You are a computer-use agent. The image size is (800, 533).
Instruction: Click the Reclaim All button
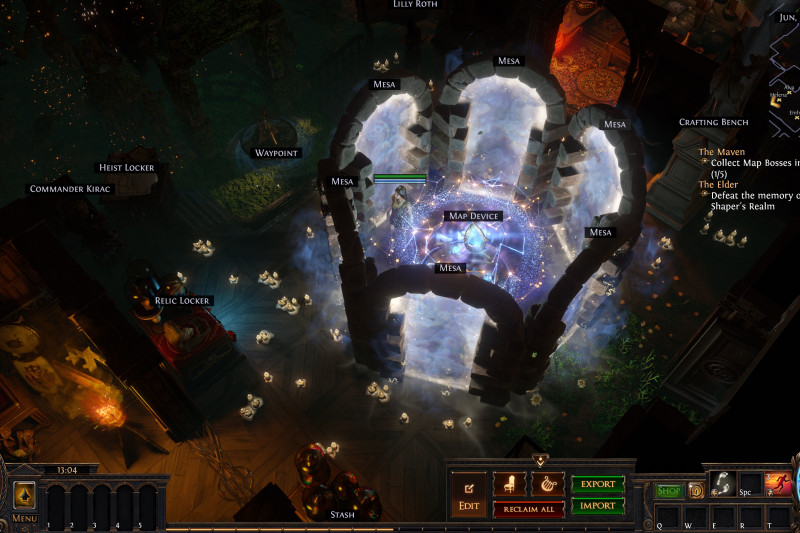529,508
